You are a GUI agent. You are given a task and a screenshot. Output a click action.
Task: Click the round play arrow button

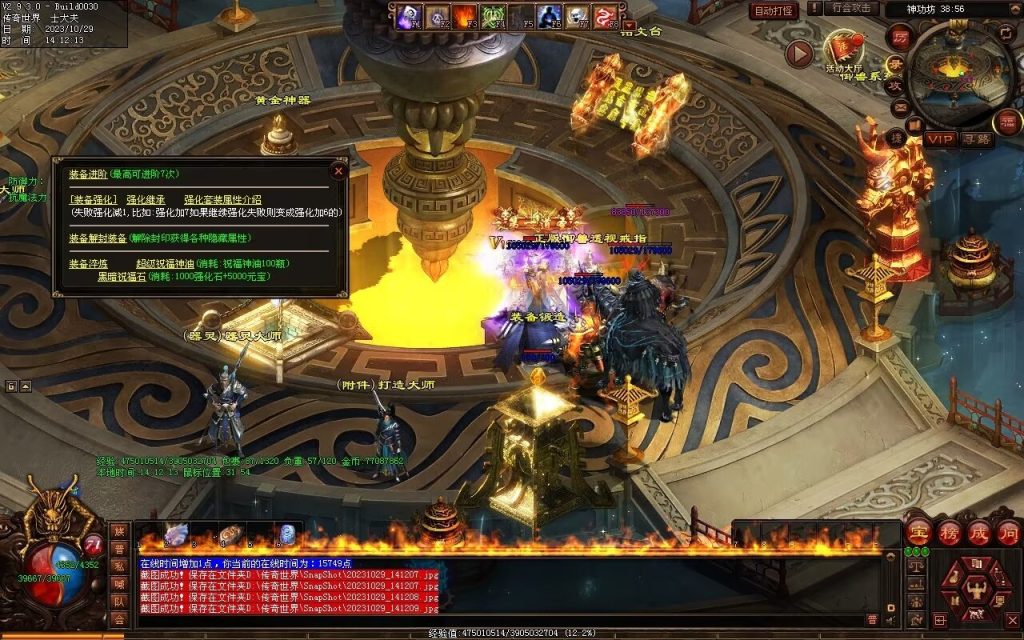(x=798, y=53)
